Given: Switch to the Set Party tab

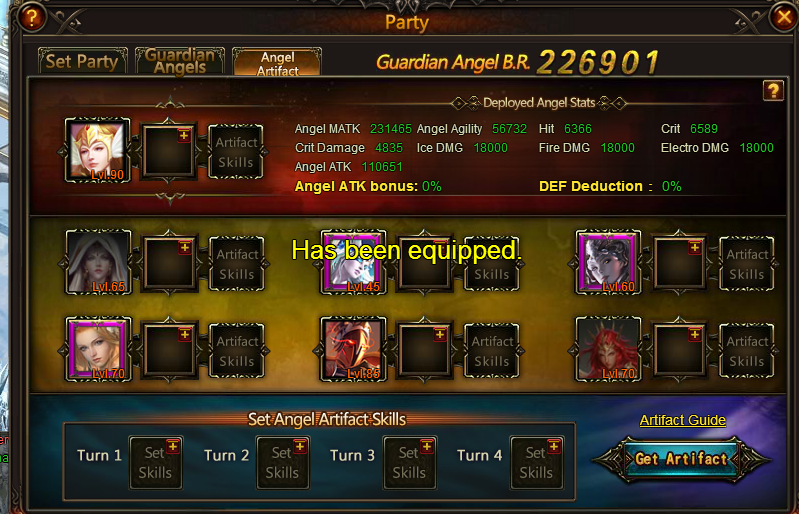Looking at the screenshot, I should point(82,61).
